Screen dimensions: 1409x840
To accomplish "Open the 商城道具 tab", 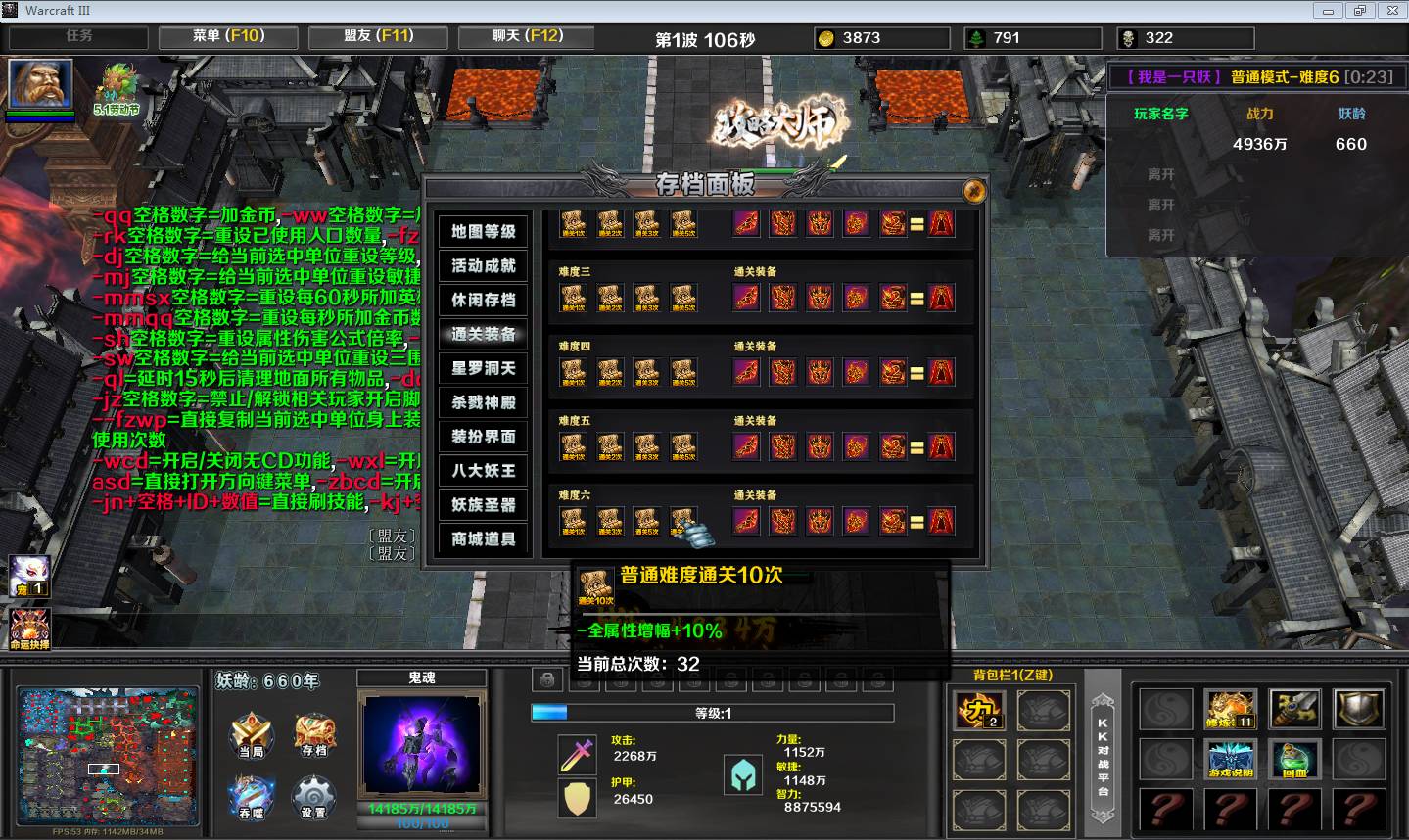I will coord(484,539).
